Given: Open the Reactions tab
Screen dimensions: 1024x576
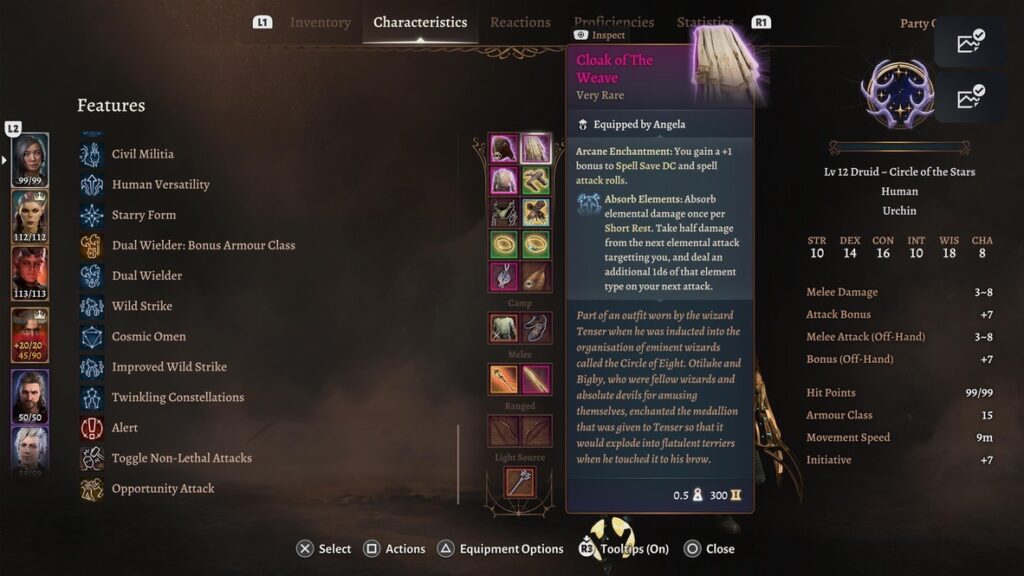Looking at the screenshot, I should click(x=520, y=22).
